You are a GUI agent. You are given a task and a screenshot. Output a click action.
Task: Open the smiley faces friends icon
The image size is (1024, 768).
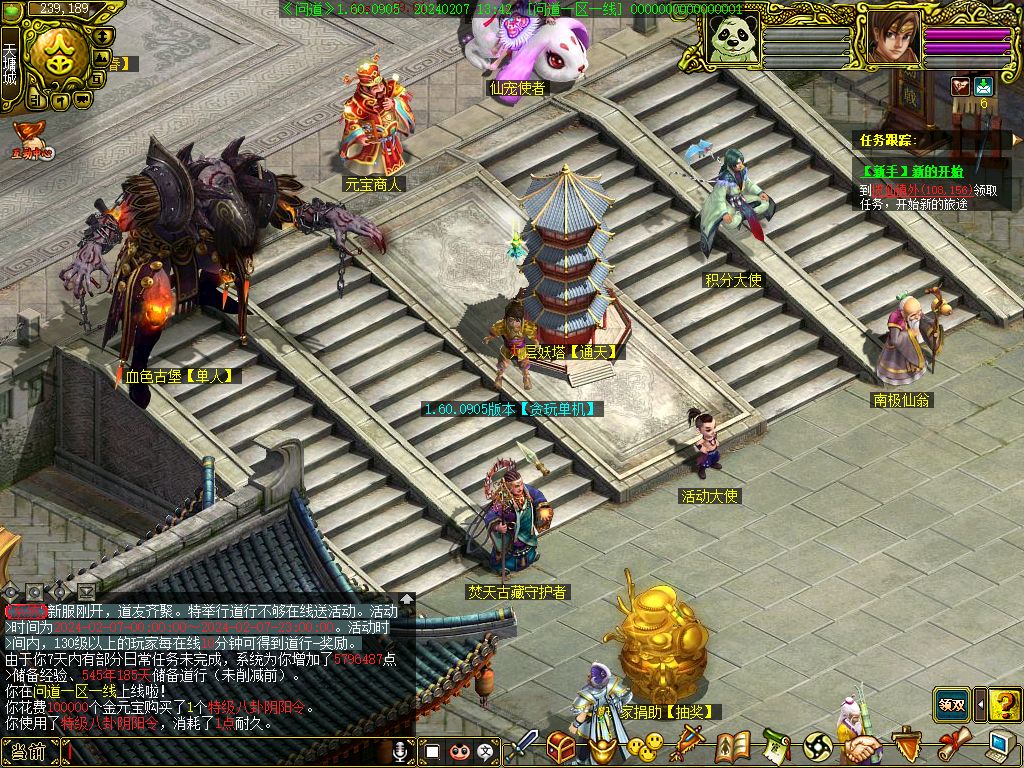pos(646,747)
